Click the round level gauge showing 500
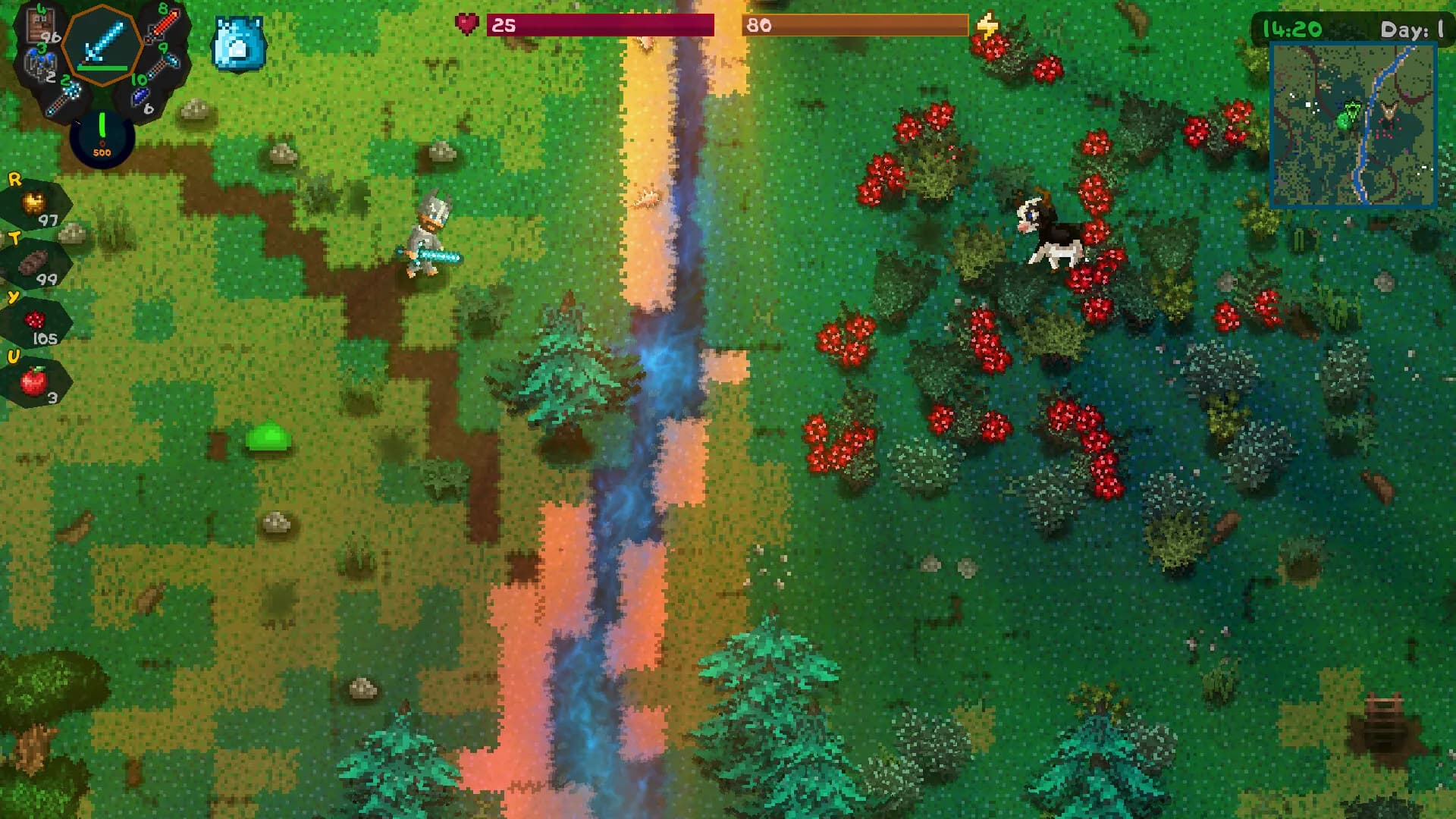 coord(102,138)
